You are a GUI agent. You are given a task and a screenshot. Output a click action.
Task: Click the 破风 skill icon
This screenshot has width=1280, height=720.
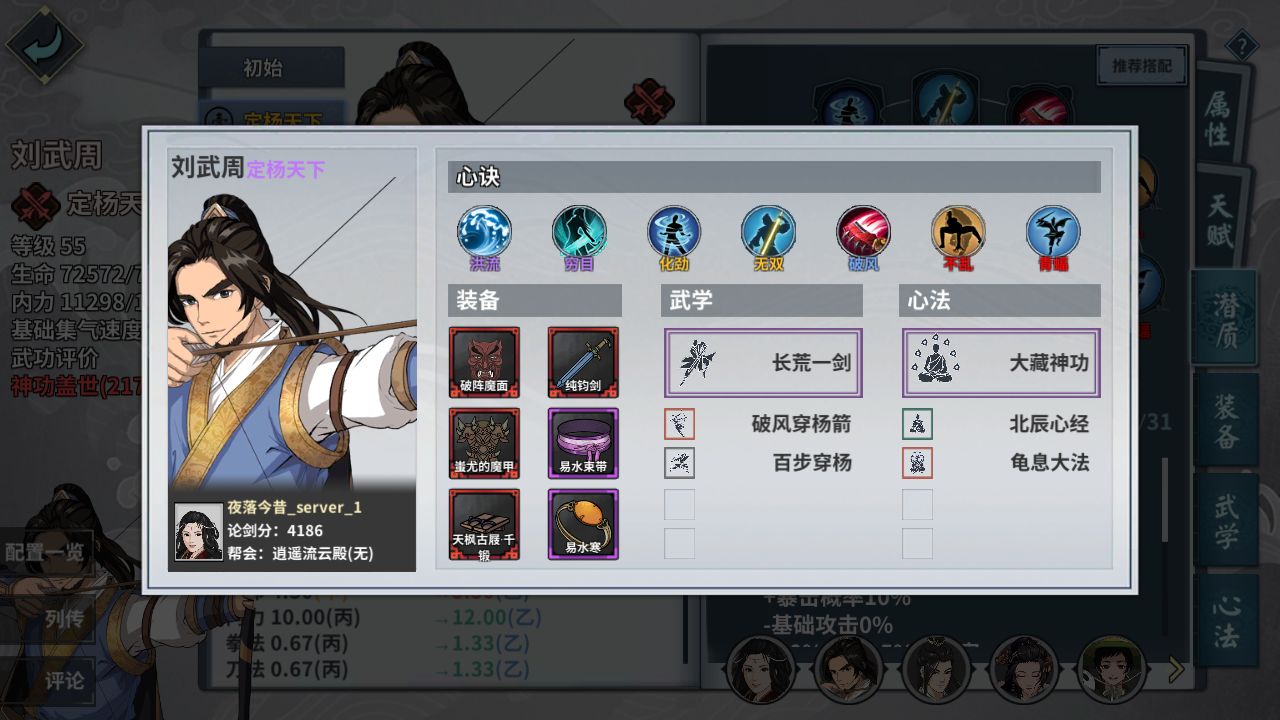(863, 235)
